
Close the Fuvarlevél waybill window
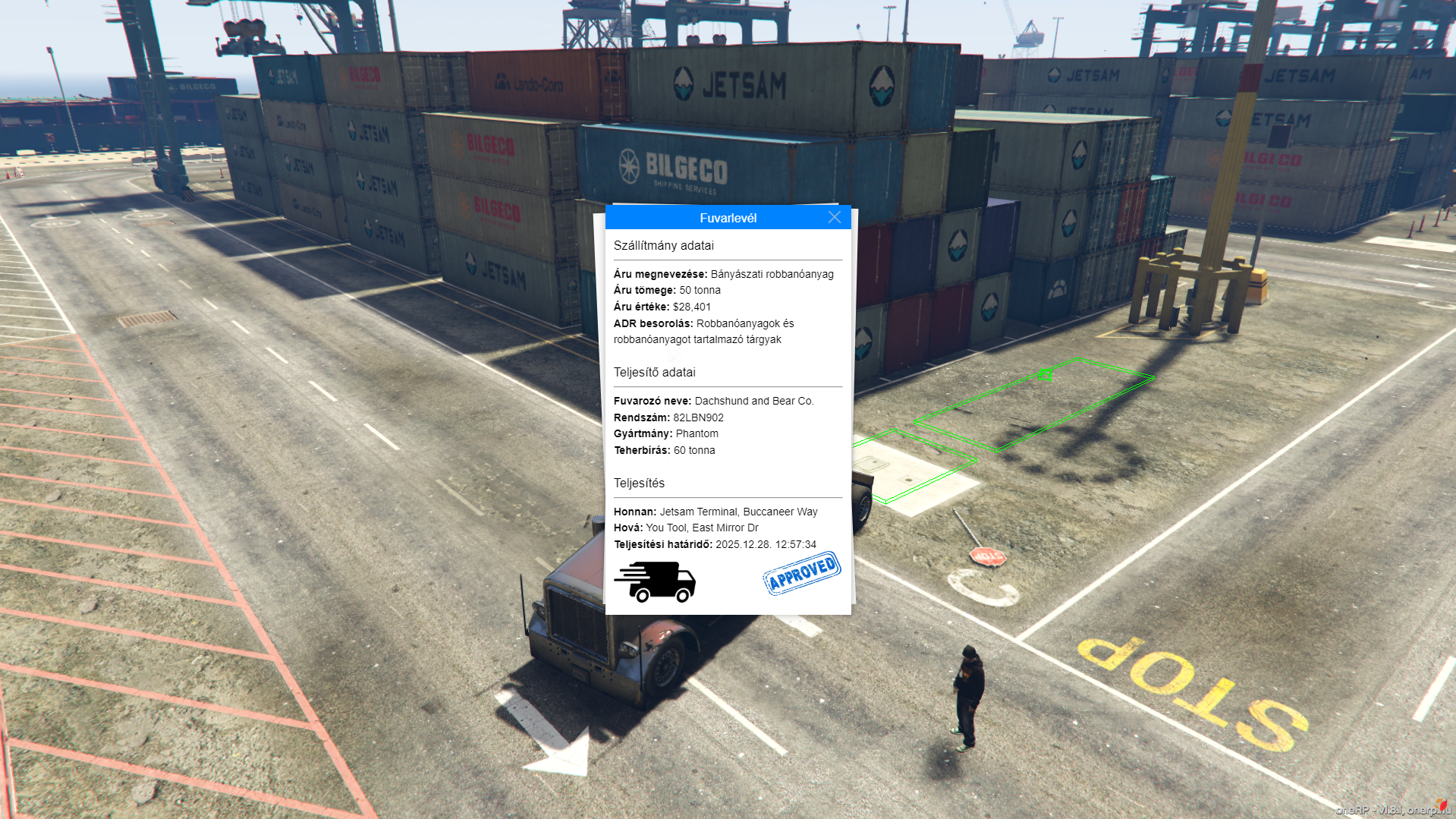[834, 218]
